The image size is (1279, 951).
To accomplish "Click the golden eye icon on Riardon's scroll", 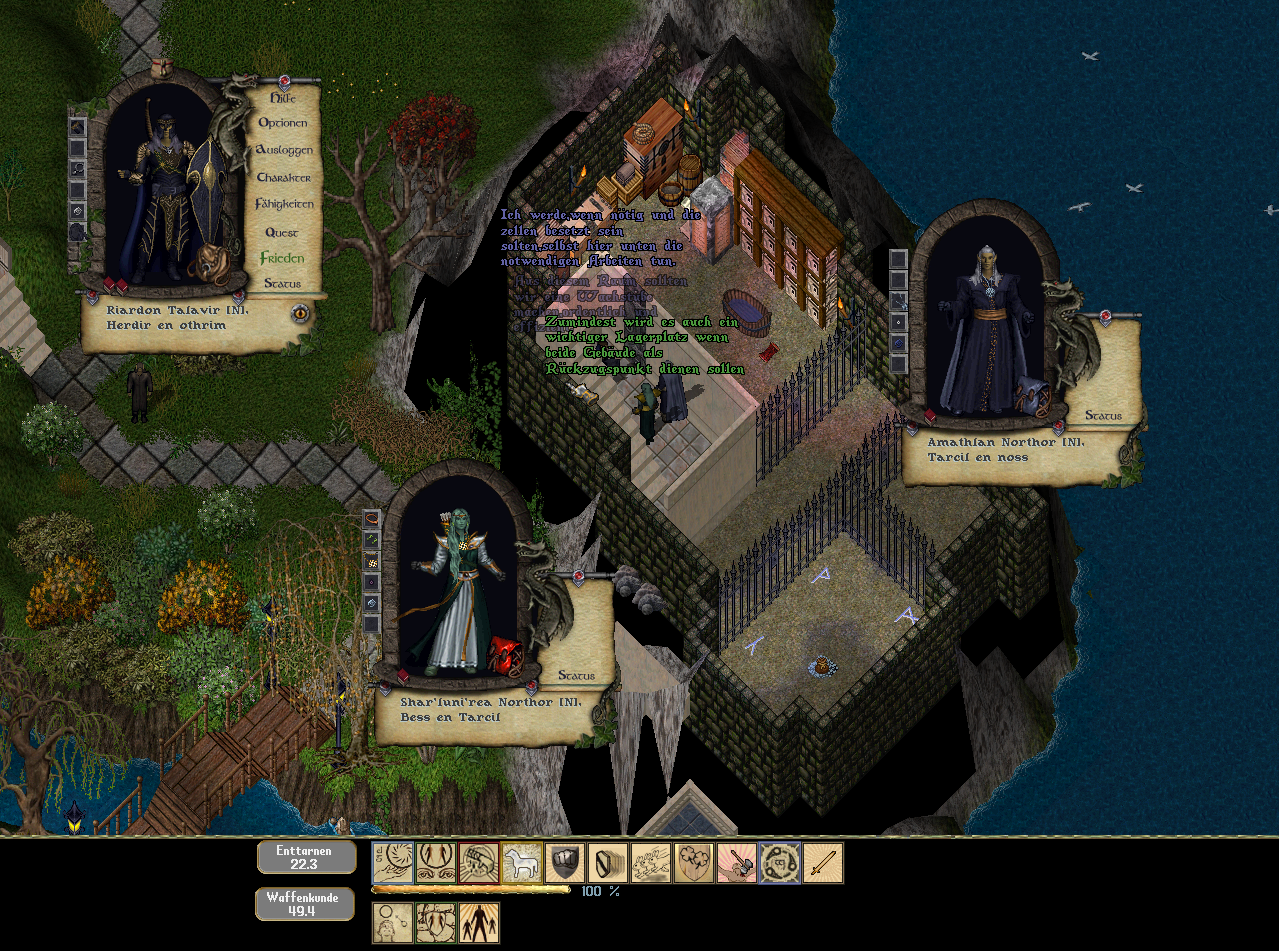I will (301, 312).
